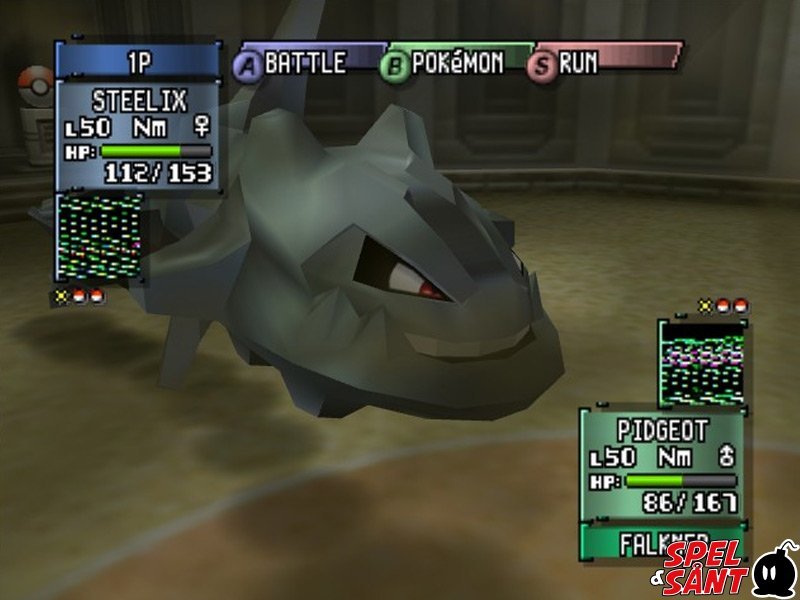Screen dimensions: 800x600
Task: Click the glitched thumbnail under Steelix
Action: [100, 238]
